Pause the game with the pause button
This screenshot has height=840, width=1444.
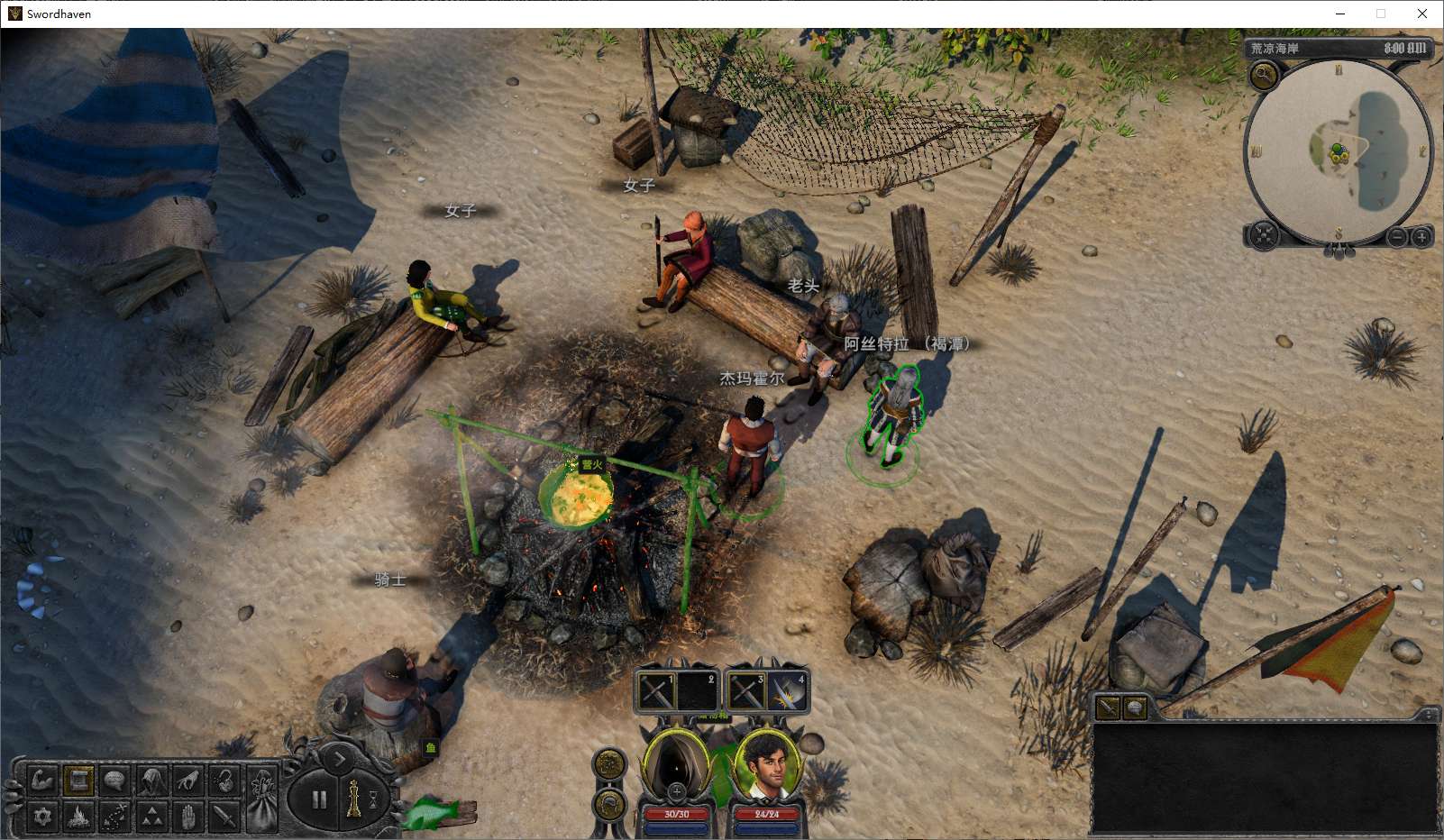pos(318,799)
